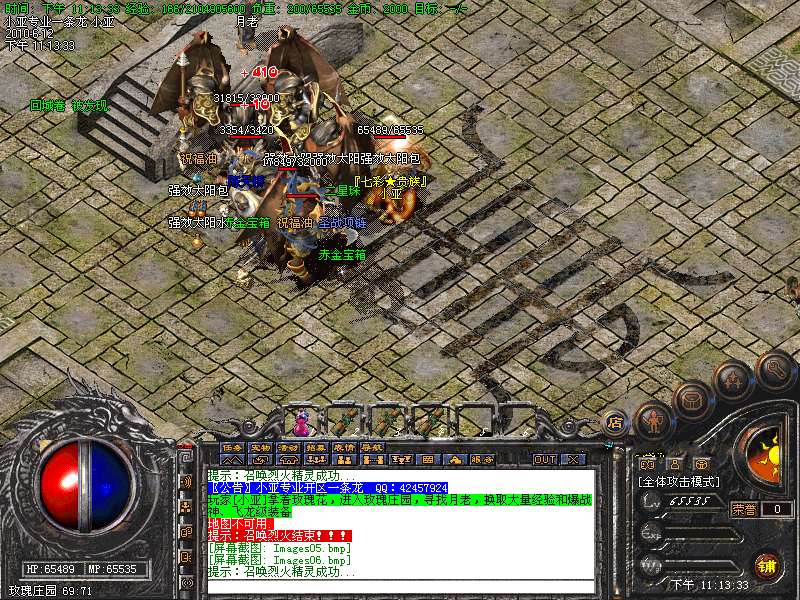Image resolution: width=800 pixels, height=600 pixels.
Task: Click the OUT exit button
Action: (x=544, y=459)
